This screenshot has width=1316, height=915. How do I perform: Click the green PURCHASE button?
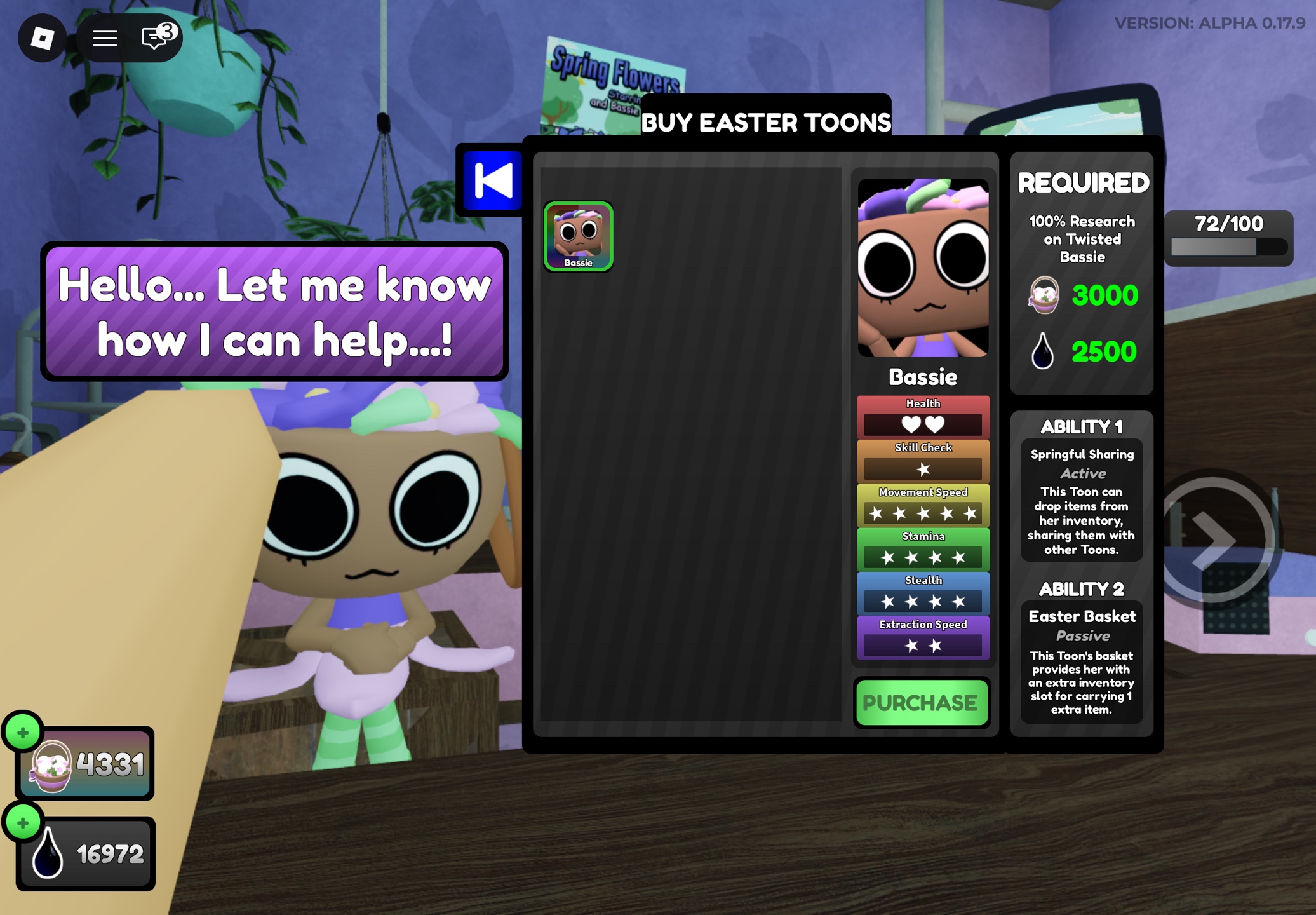click(922, 702)
